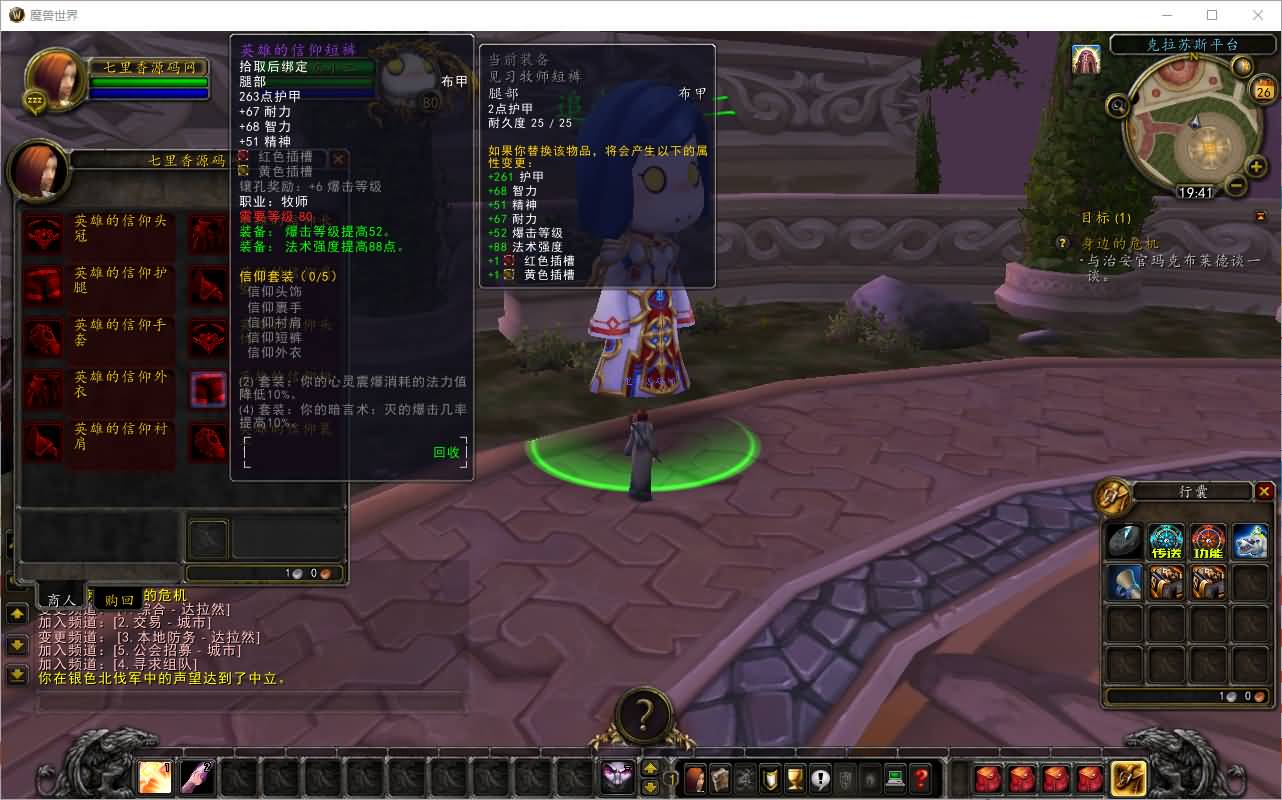Click the yellow chat scroll-up arrow
Viewport: 1282px width, 800px height.
(x=17, y=614)
